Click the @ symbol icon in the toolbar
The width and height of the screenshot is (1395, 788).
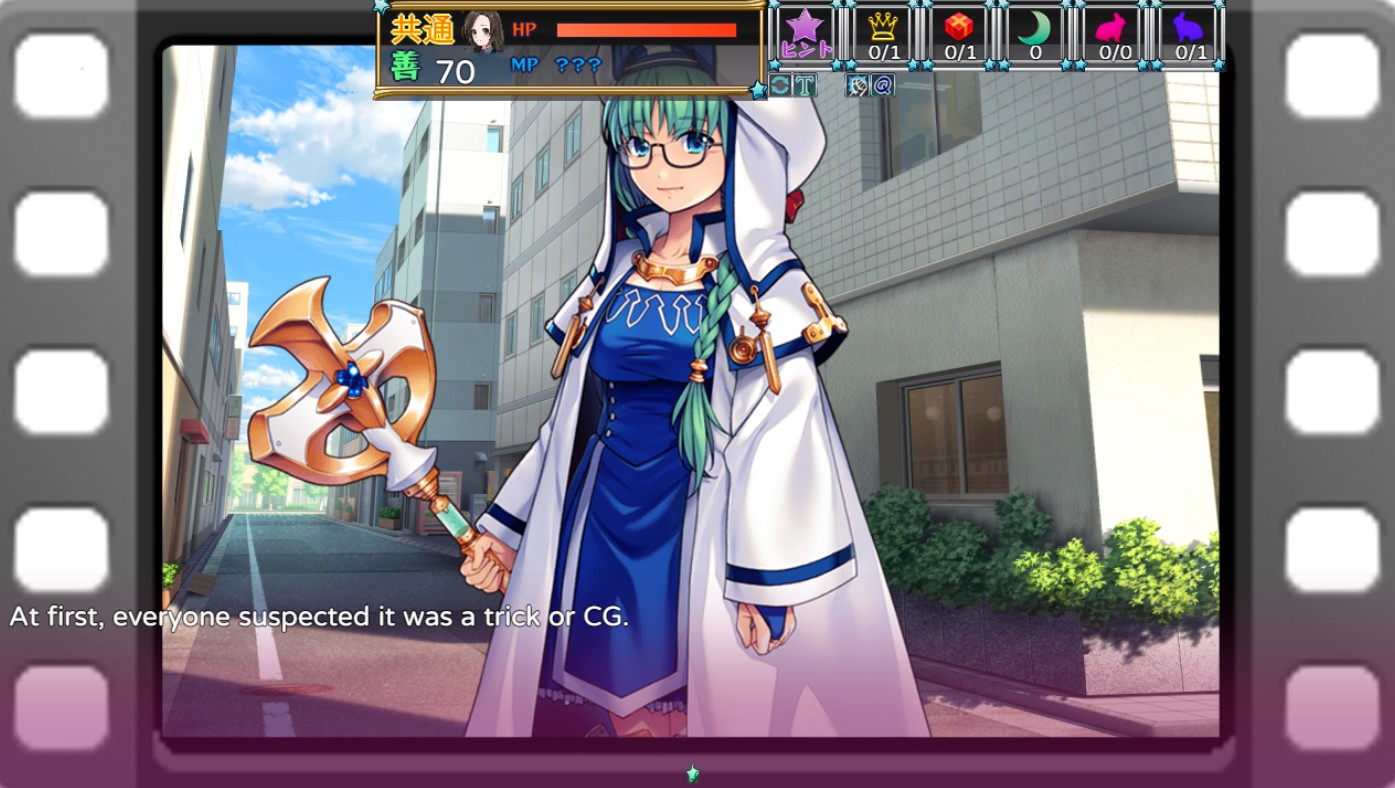pyautogui.click(x=880, y=84)
